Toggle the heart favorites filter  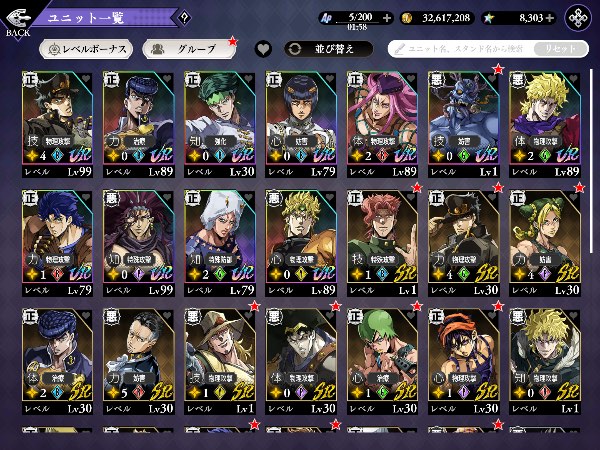263,48
